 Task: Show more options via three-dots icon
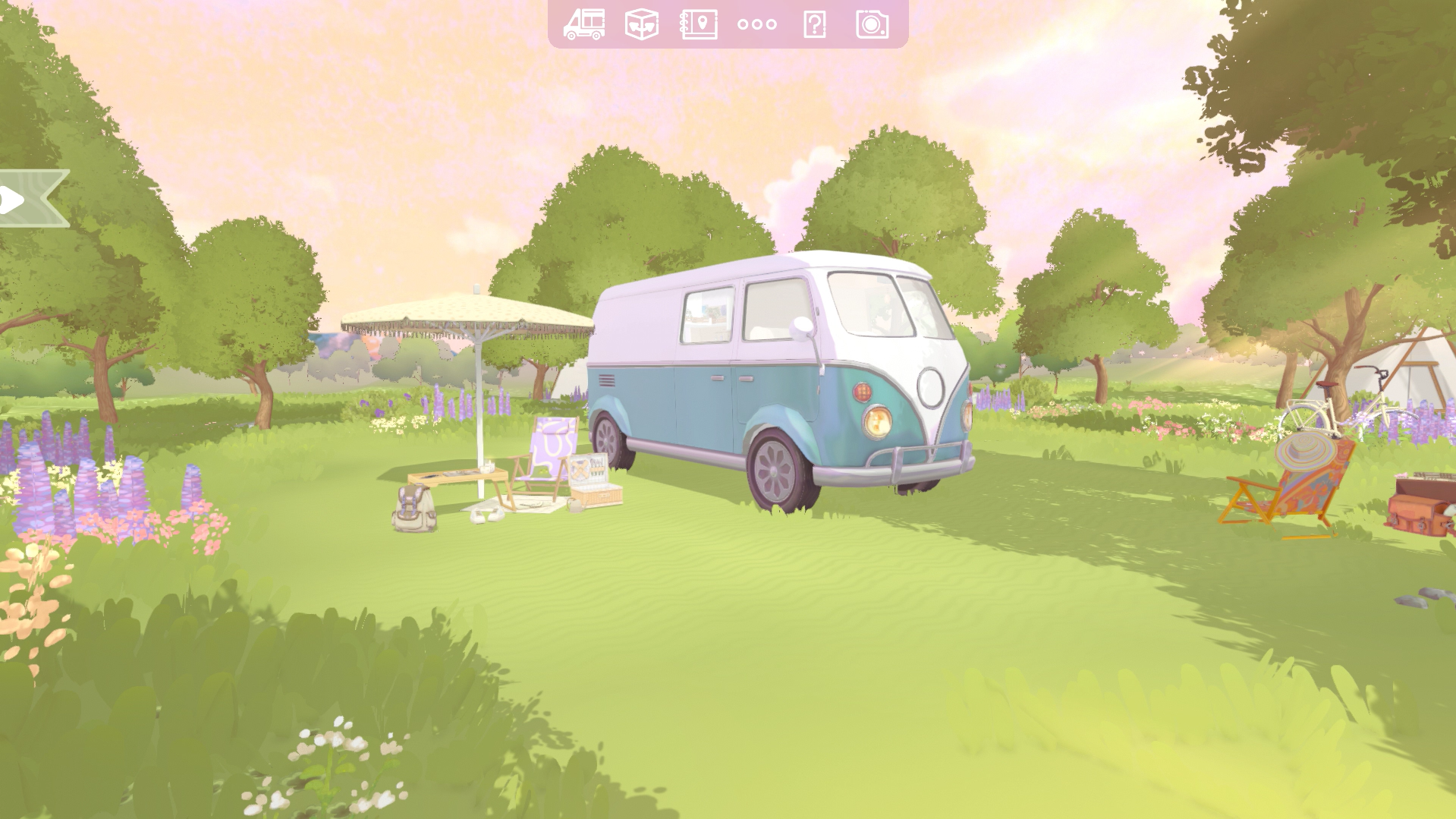756,24
